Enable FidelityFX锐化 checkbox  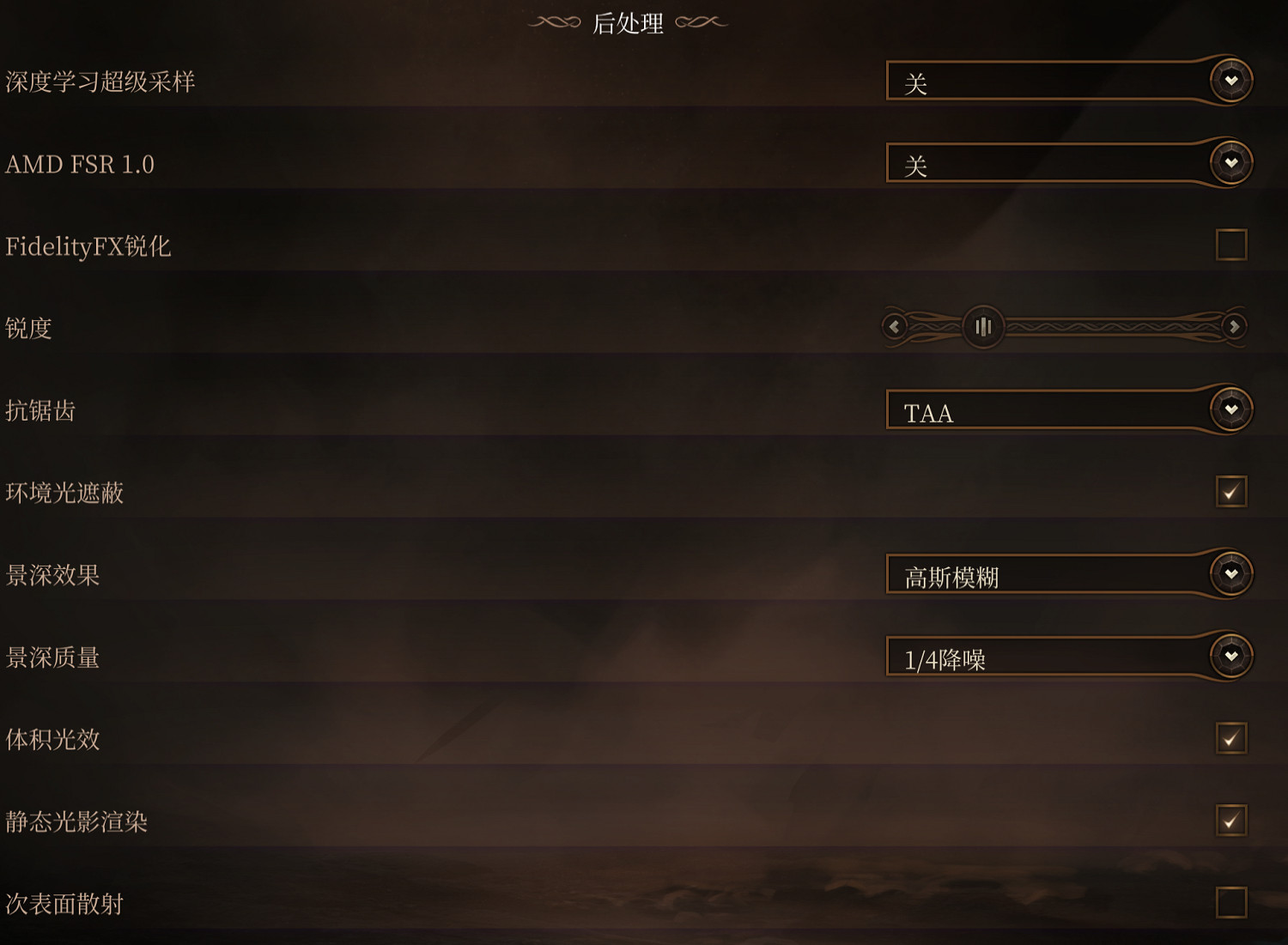click(1231, 245)
